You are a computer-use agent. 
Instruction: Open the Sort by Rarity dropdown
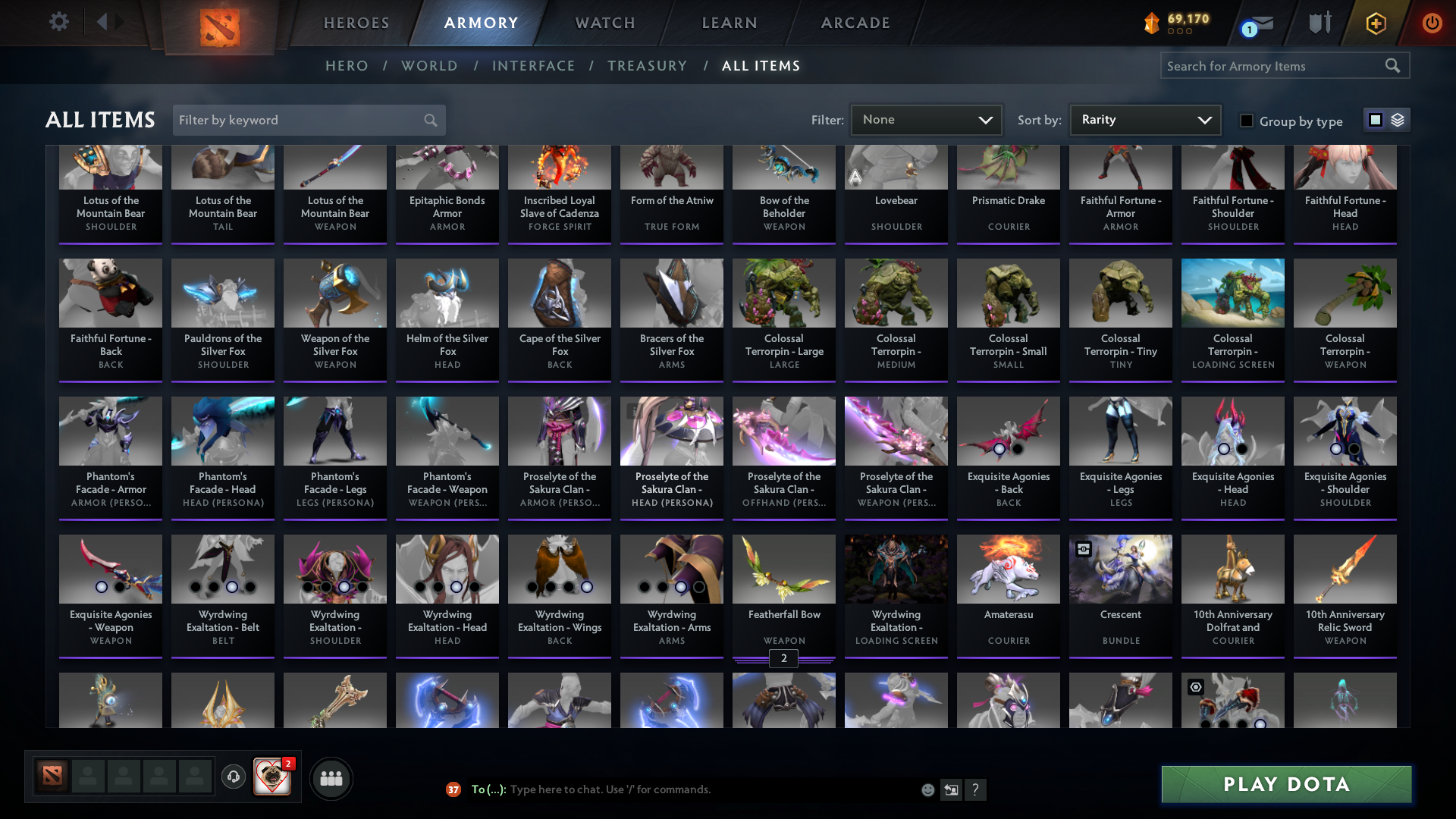tap(1144, 119)
